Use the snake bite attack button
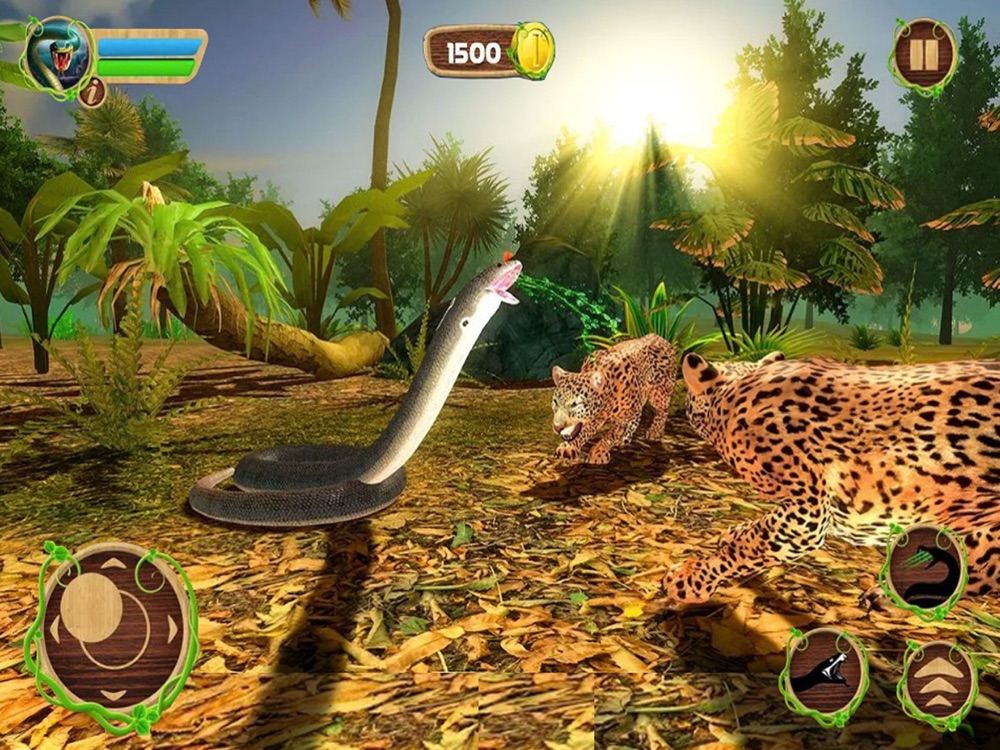1000x750 pixels. click(824, 672)
